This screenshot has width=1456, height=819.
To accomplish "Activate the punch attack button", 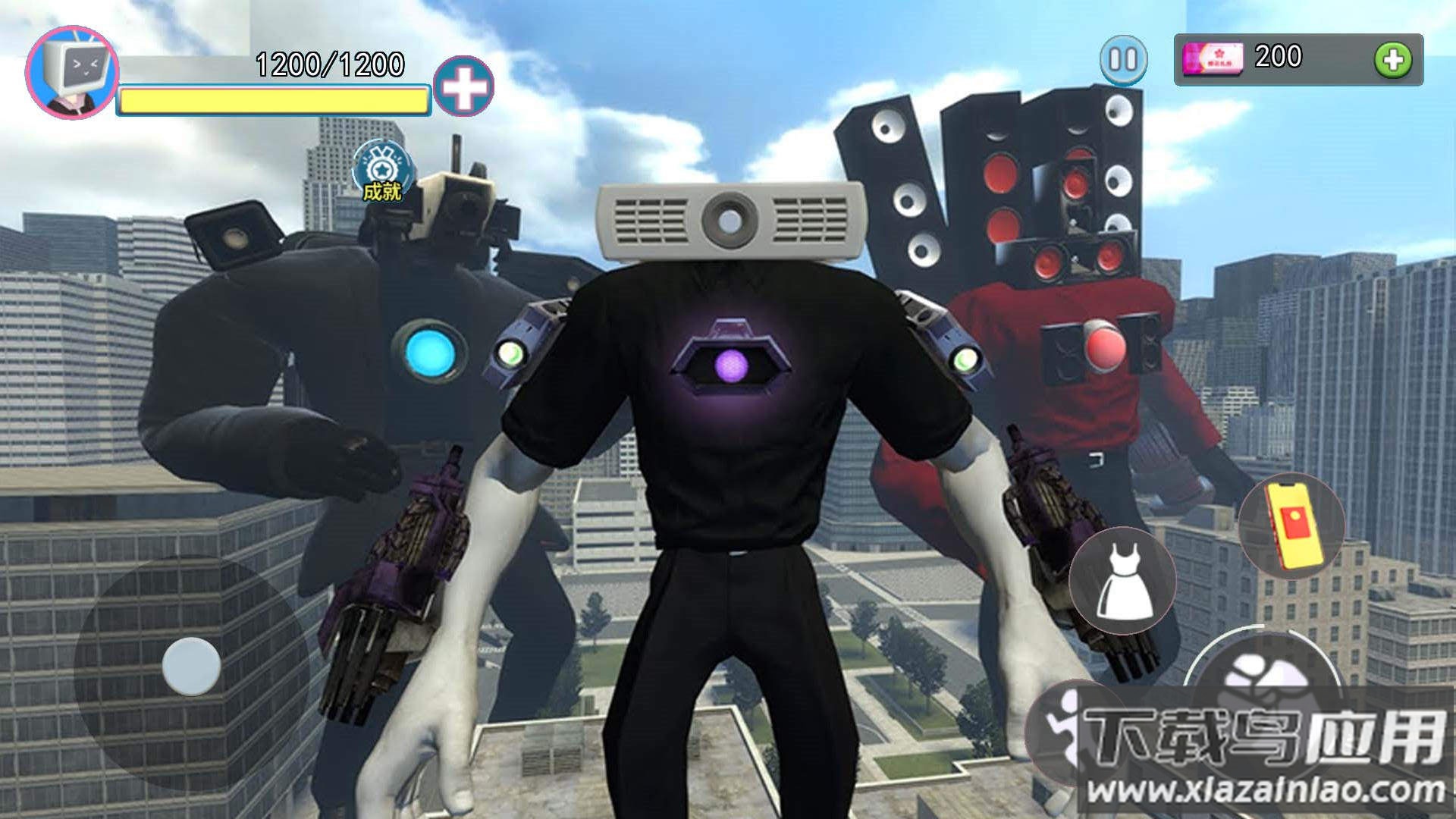I will click(x=1262, y=677).
